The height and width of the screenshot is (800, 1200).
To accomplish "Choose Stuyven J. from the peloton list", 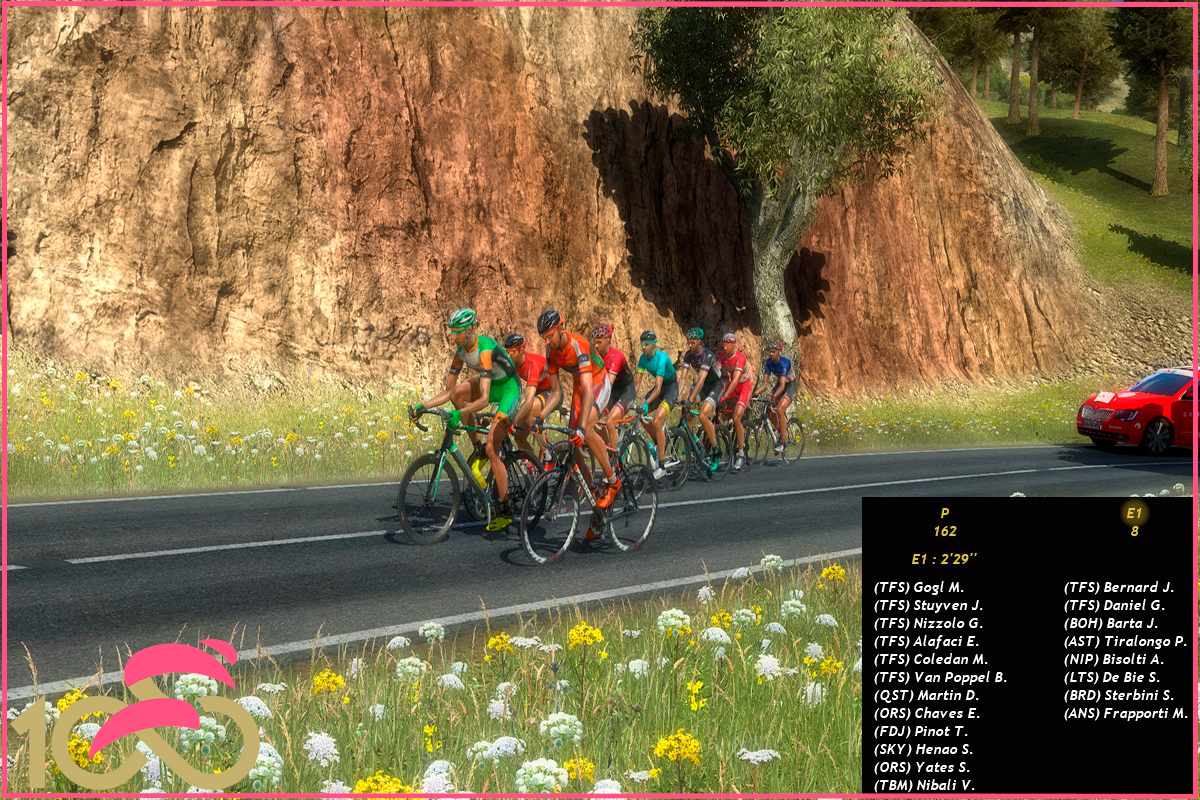I will tap(928, 605).
